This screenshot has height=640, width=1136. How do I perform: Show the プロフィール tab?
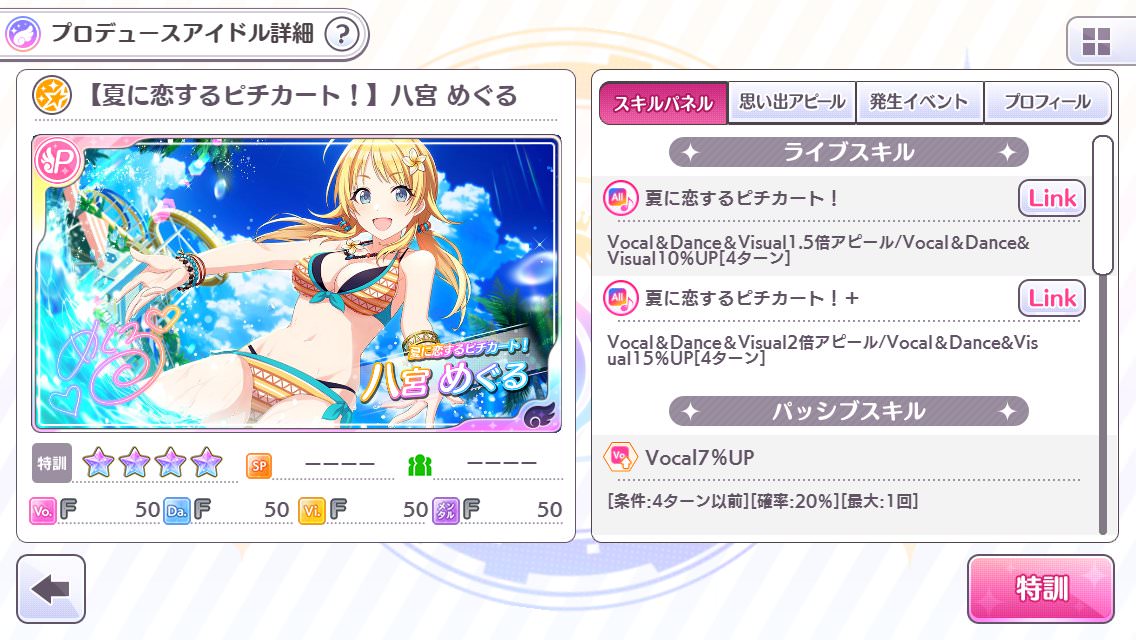point(1047,102)
